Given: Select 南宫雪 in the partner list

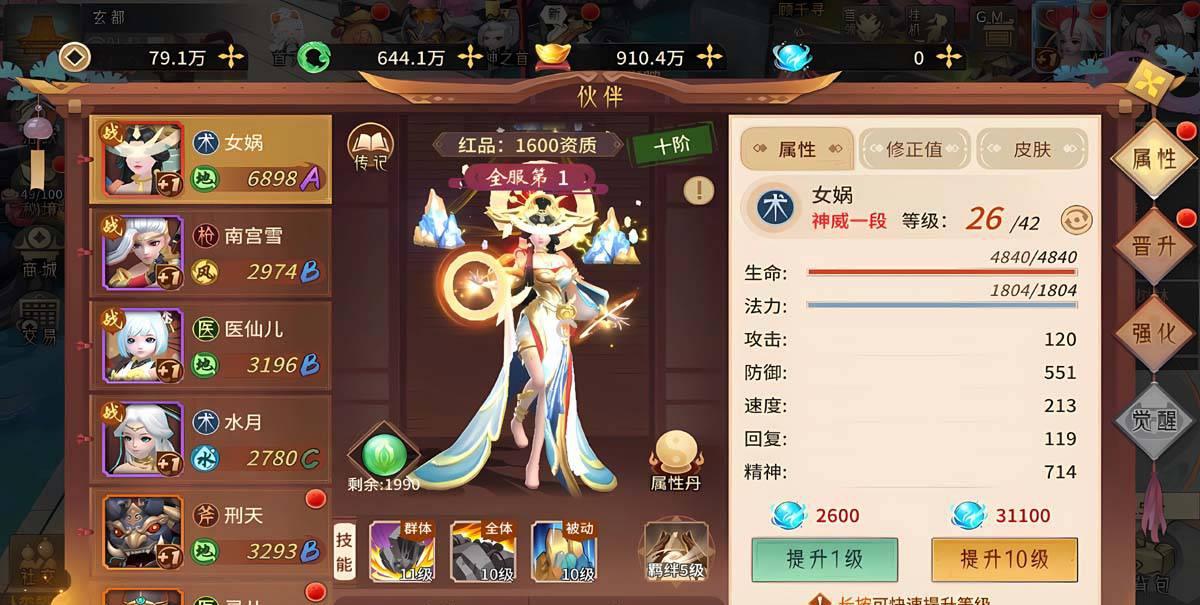Looking at the screenshot, I should [x=210, y=252].
